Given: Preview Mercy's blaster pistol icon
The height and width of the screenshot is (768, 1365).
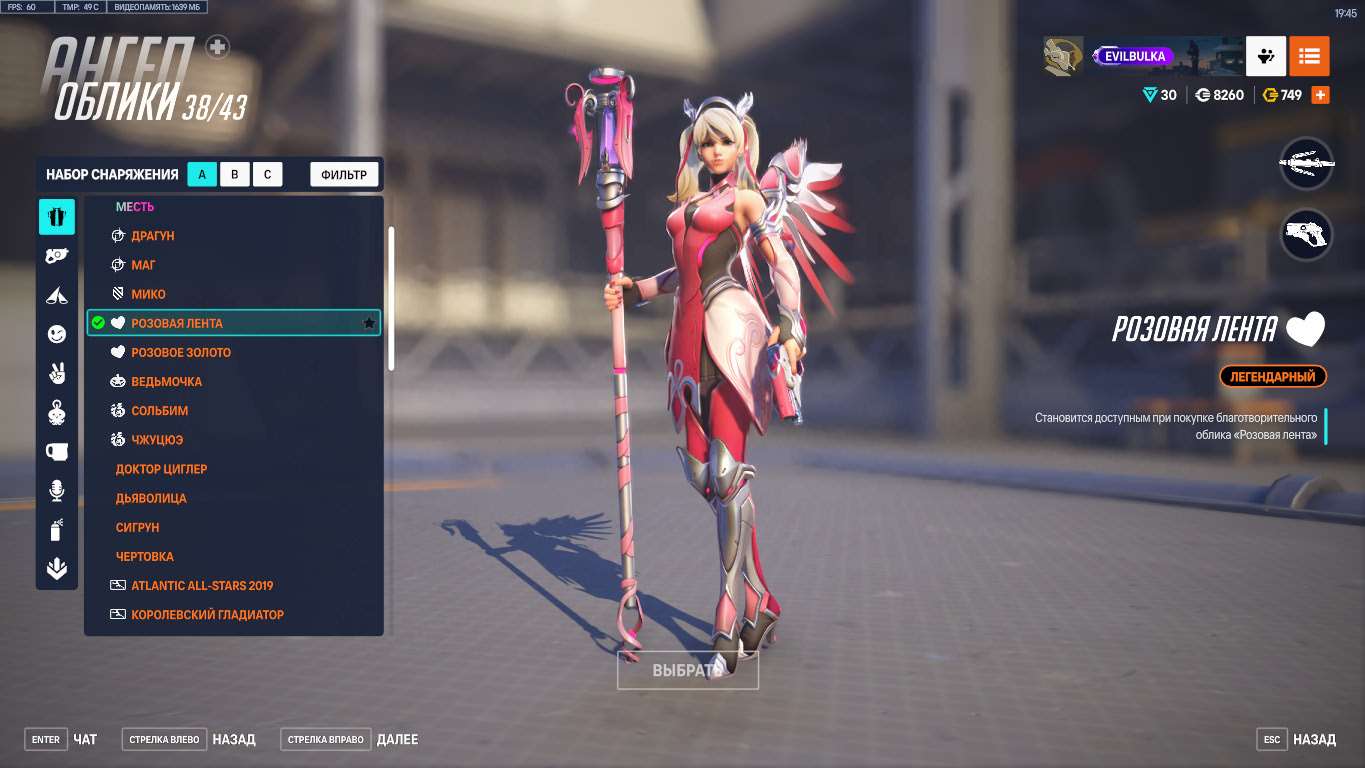Looking at the screenshot, I should 1307,233.
